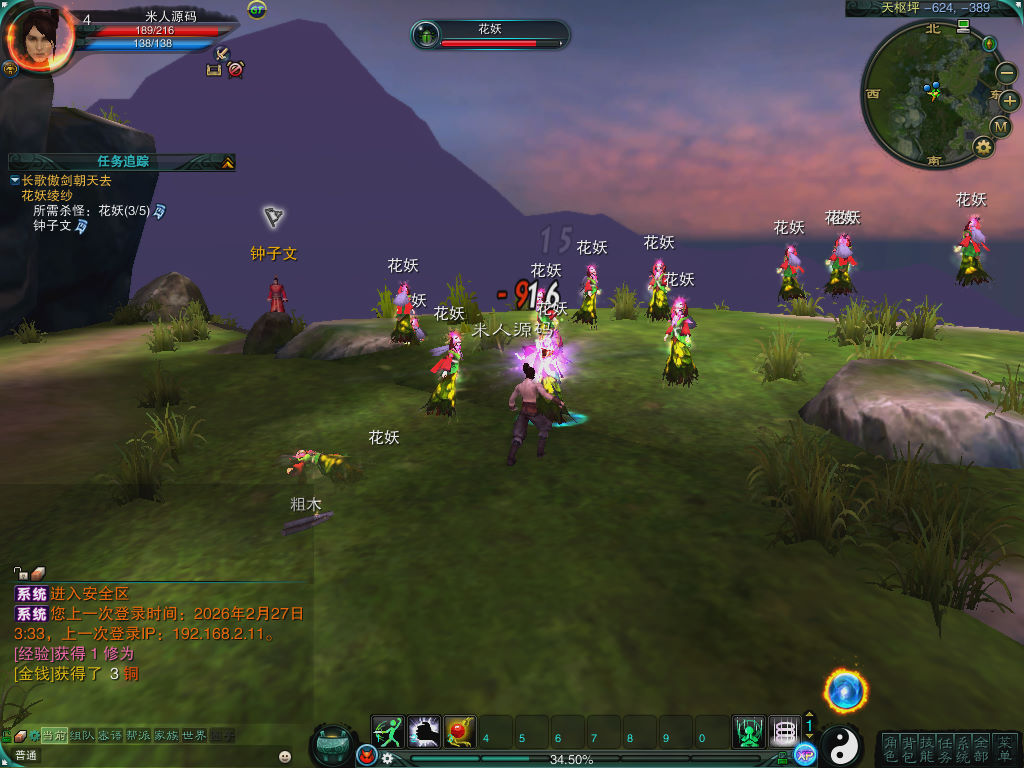This screenshot has height=768, width=1024.
Task: Use the fist punch skill in hotbar
Action: 424,733
